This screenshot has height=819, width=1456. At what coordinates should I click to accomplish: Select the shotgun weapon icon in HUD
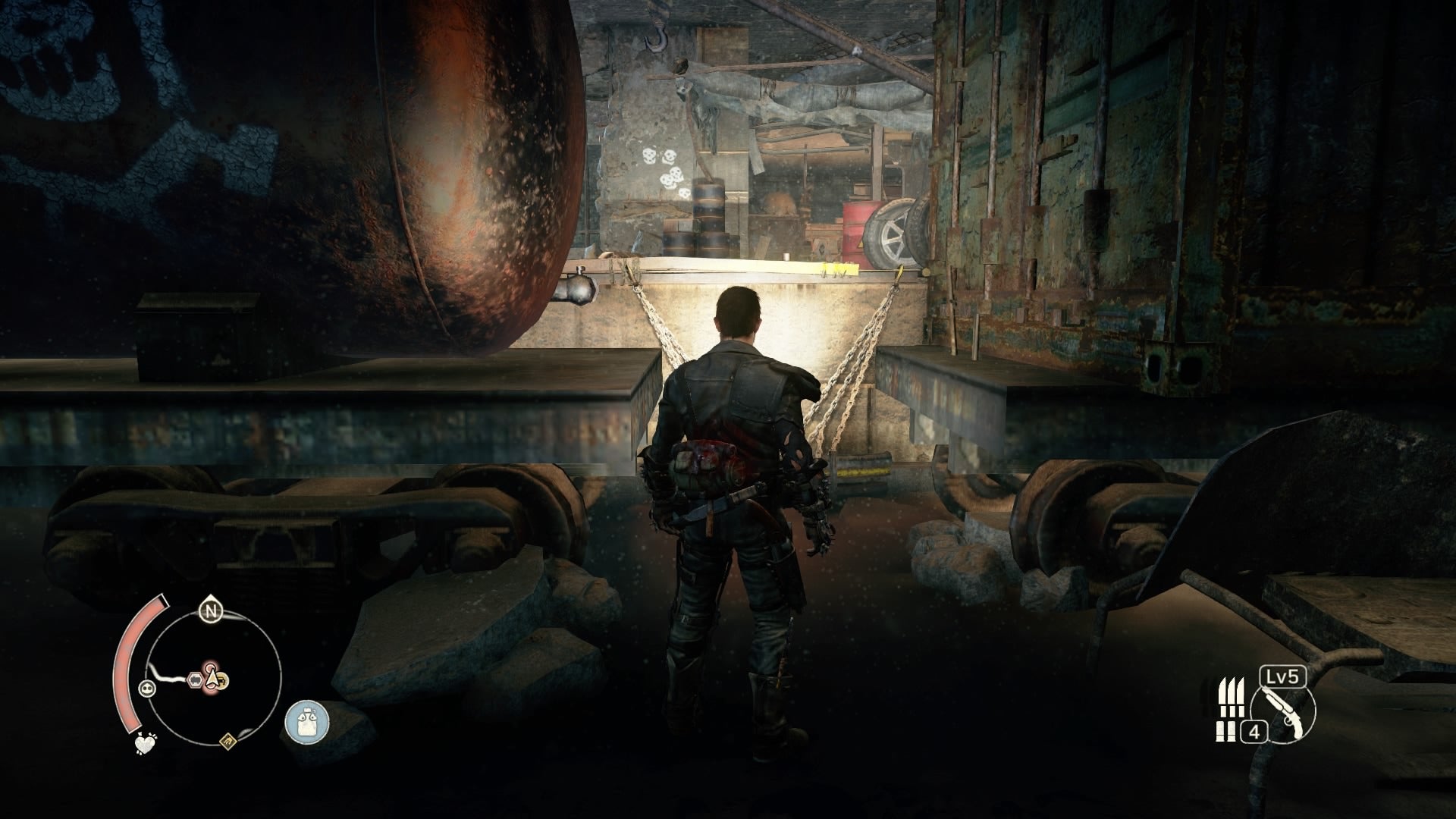[x=1283, y=713]
